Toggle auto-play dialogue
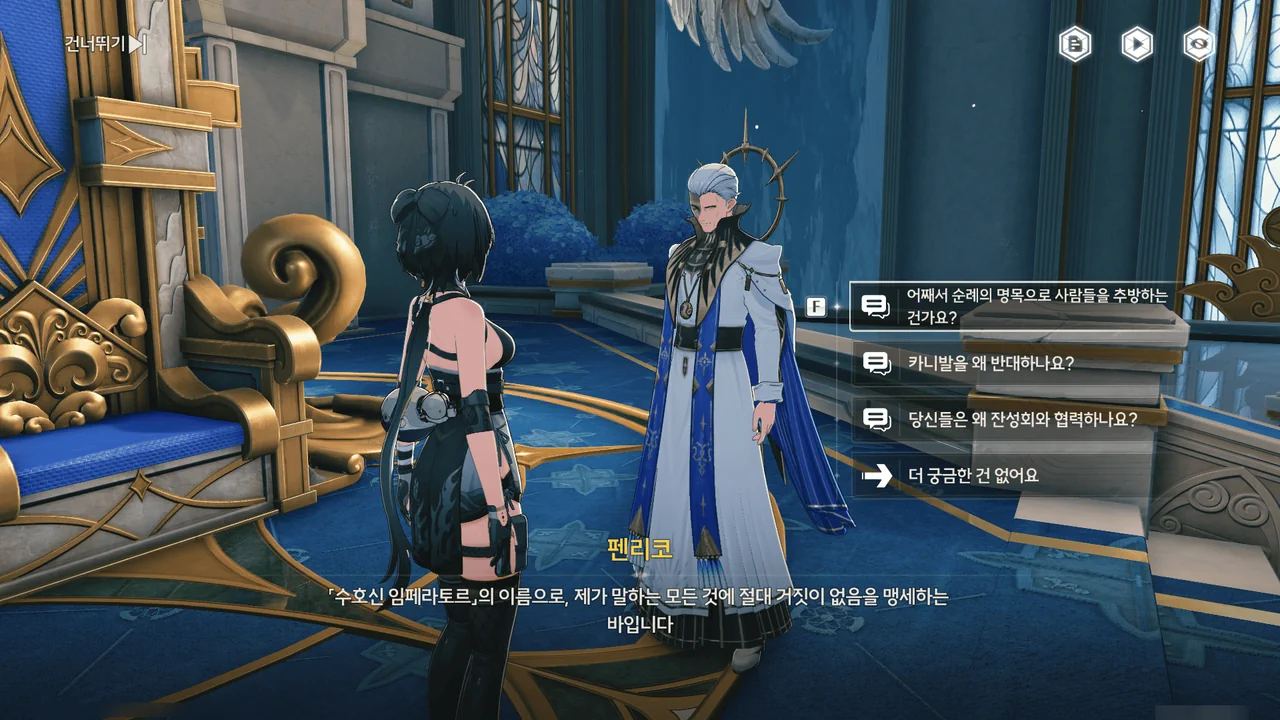 pos(1137,44)
